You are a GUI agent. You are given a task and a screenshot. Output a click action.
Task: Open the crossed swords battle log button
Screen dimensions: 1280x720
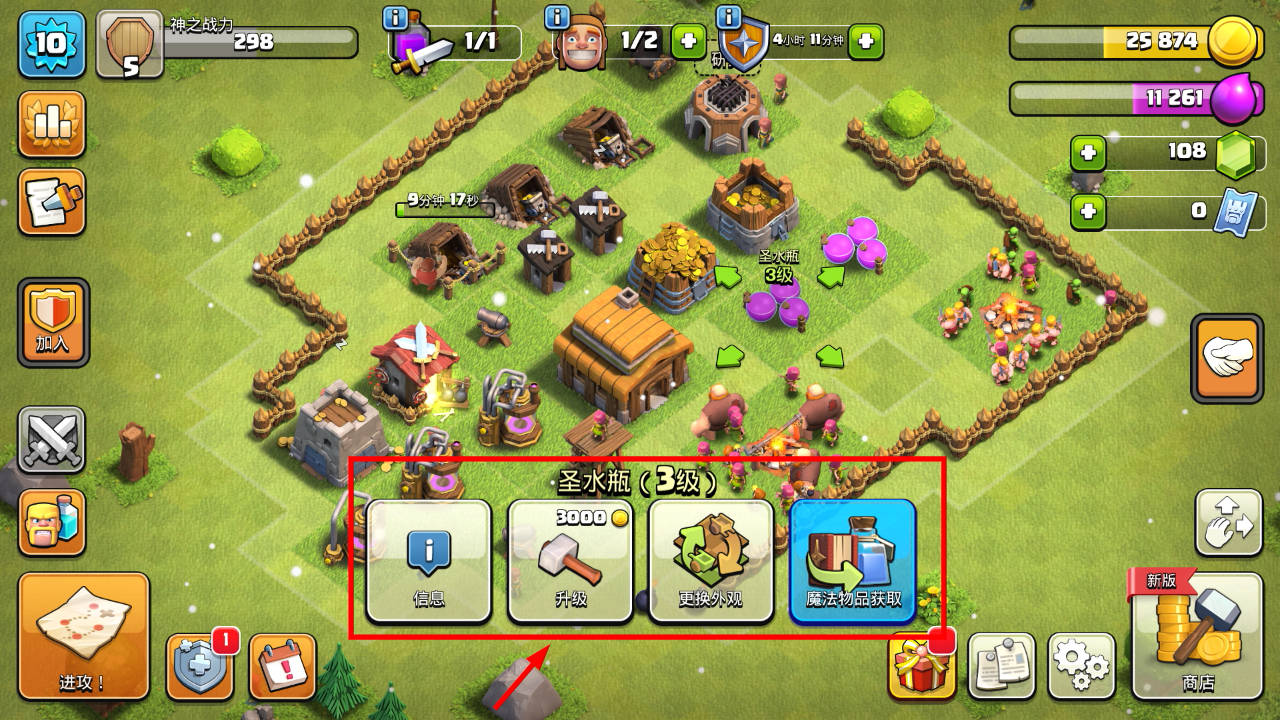(x=51, y=440)
